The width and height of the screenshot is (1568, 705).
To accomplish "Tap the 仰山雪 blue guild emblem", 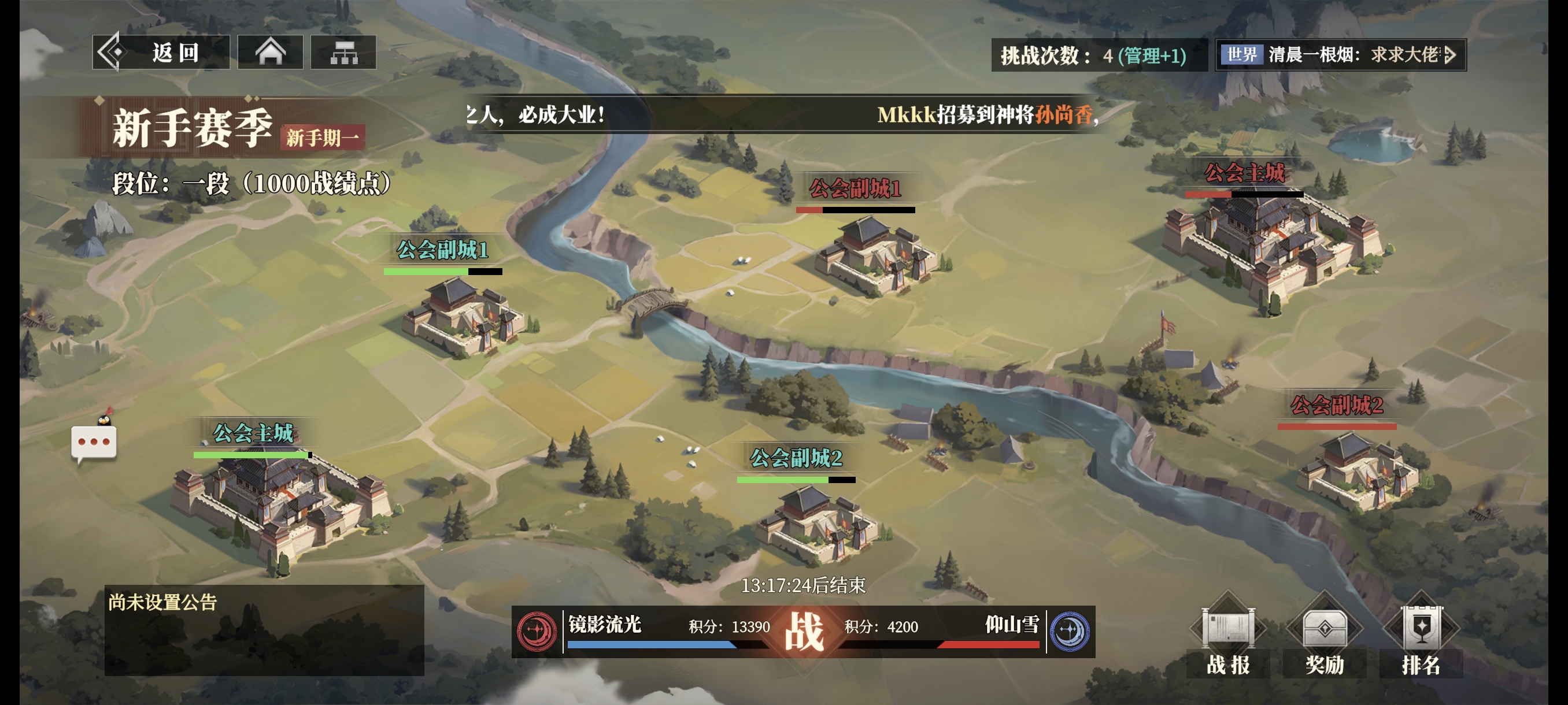I will point(1070,632).
